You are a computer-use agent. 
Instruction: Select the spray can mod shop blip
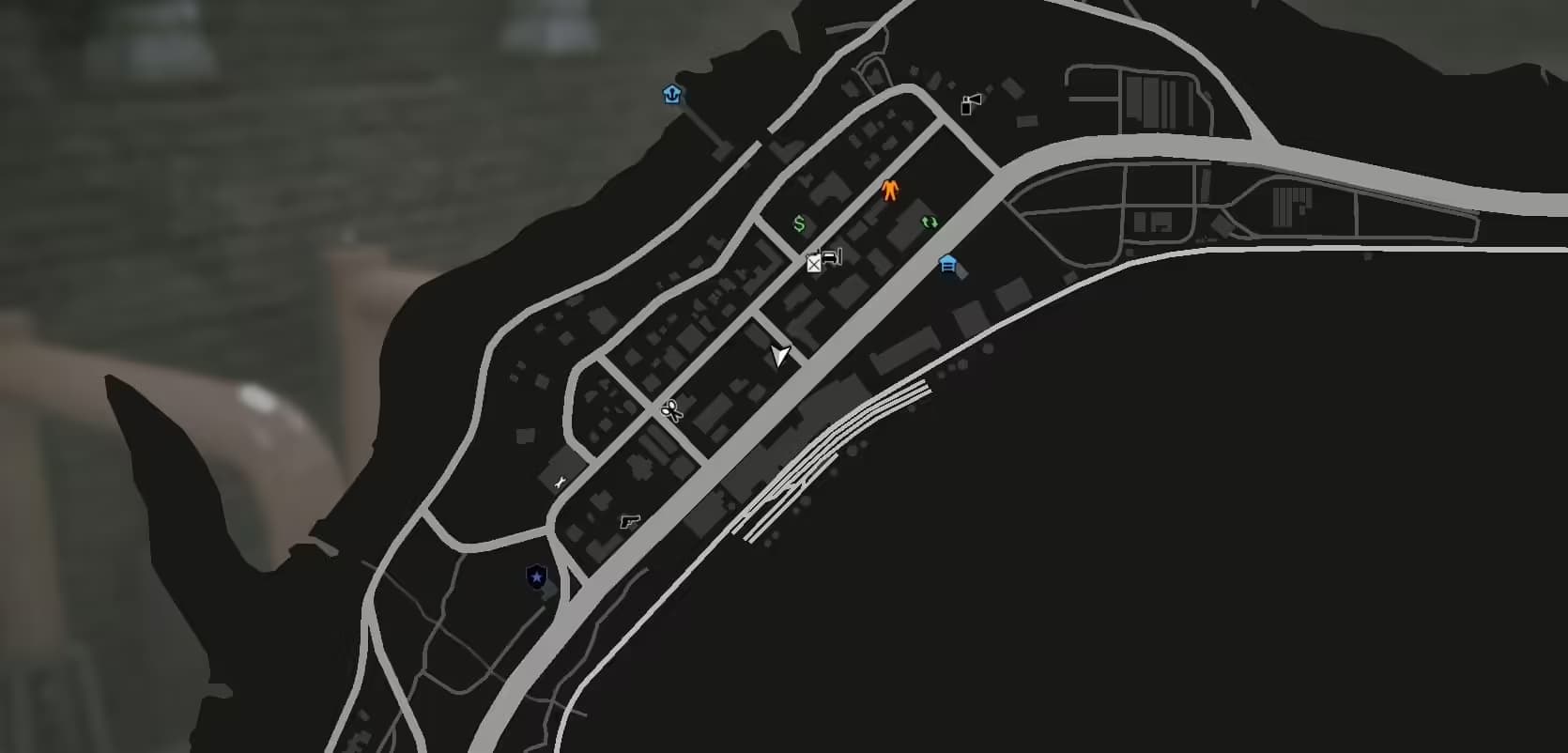(967, 103)
